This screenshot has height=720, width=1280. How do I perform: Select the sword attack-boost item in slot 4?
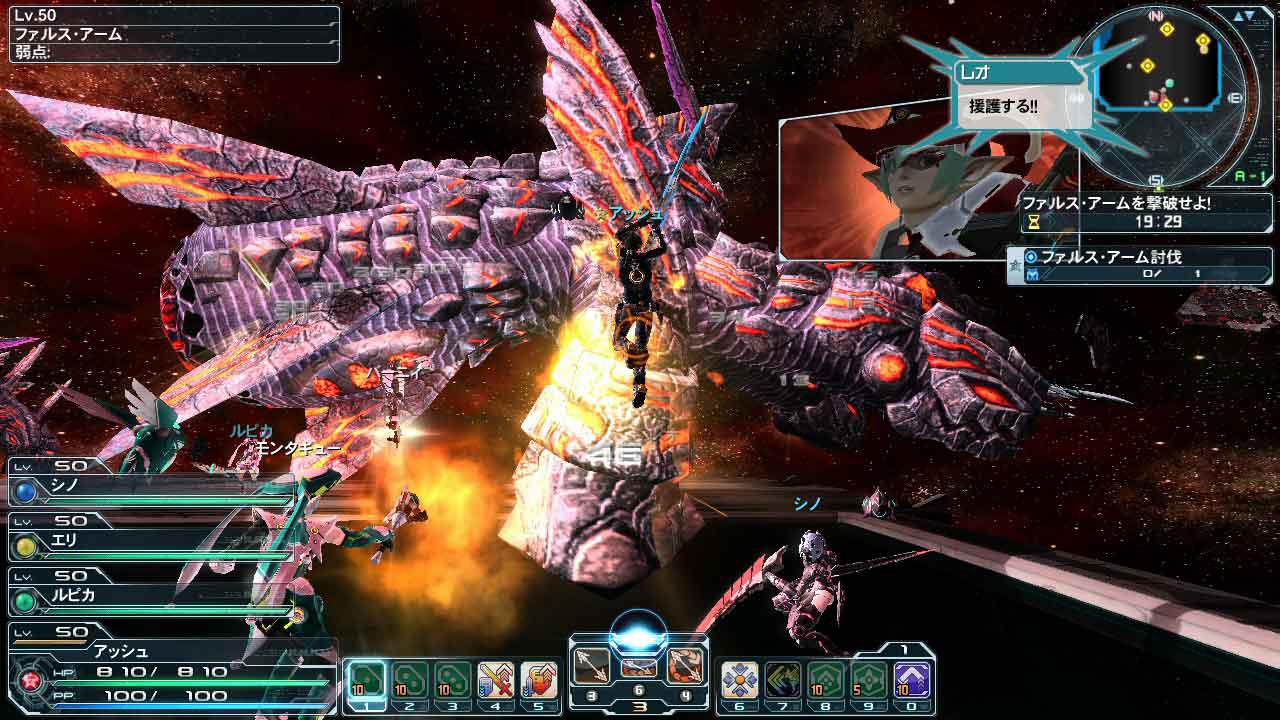click(x=496, y=680)
